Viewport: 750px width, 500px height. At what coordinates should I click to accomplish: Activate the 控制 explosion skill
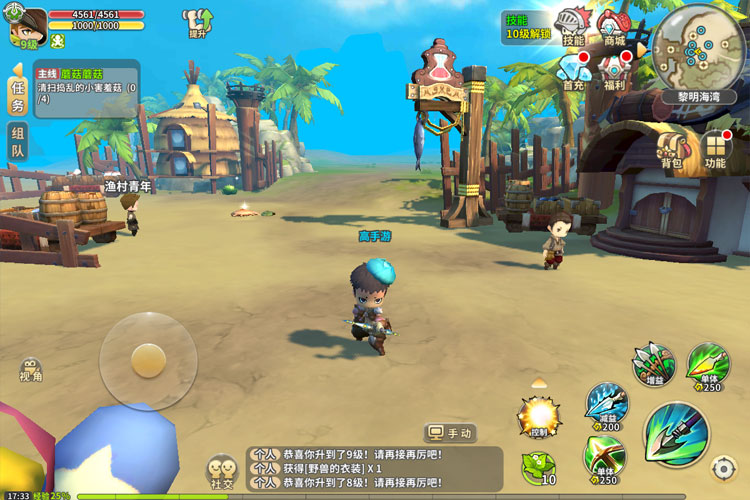(x=538, y=415)
